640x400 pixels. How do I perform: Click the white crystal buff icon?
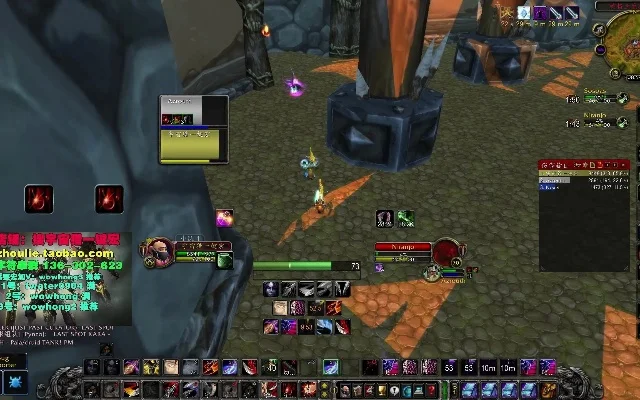coord(523,12)
